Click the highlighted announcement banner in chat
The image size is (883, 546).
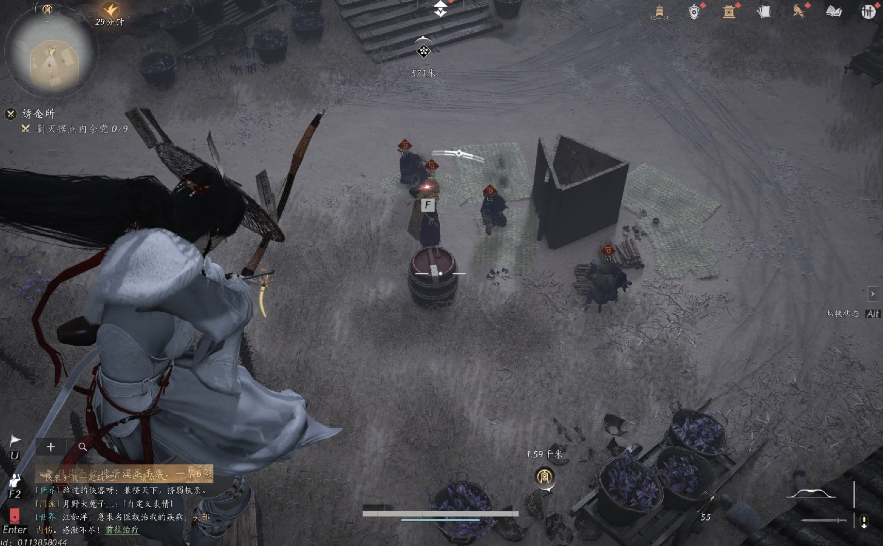(124, 472)
